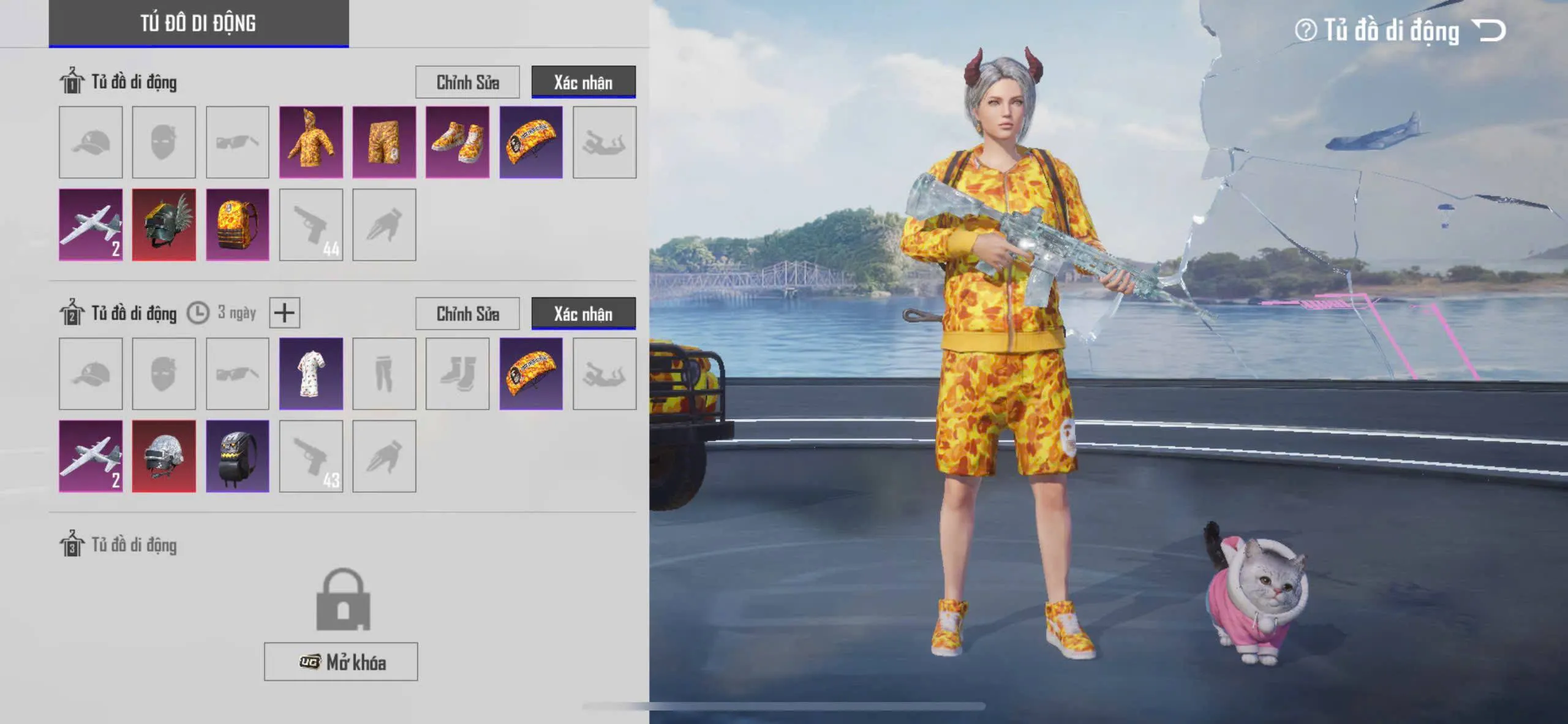Choose the silver glitter helmet slot
The image size is (1568, 724).
164,456
